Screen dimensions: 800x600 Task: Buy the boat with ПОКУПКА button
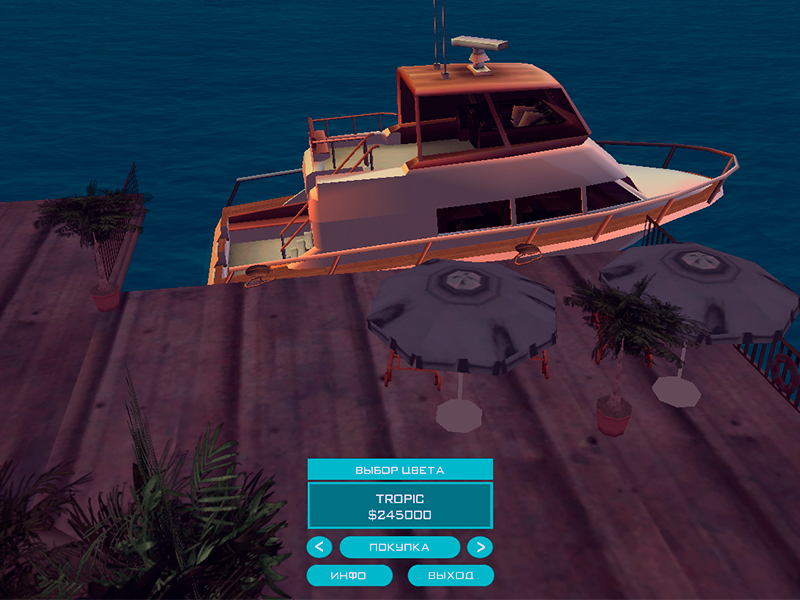400,547
